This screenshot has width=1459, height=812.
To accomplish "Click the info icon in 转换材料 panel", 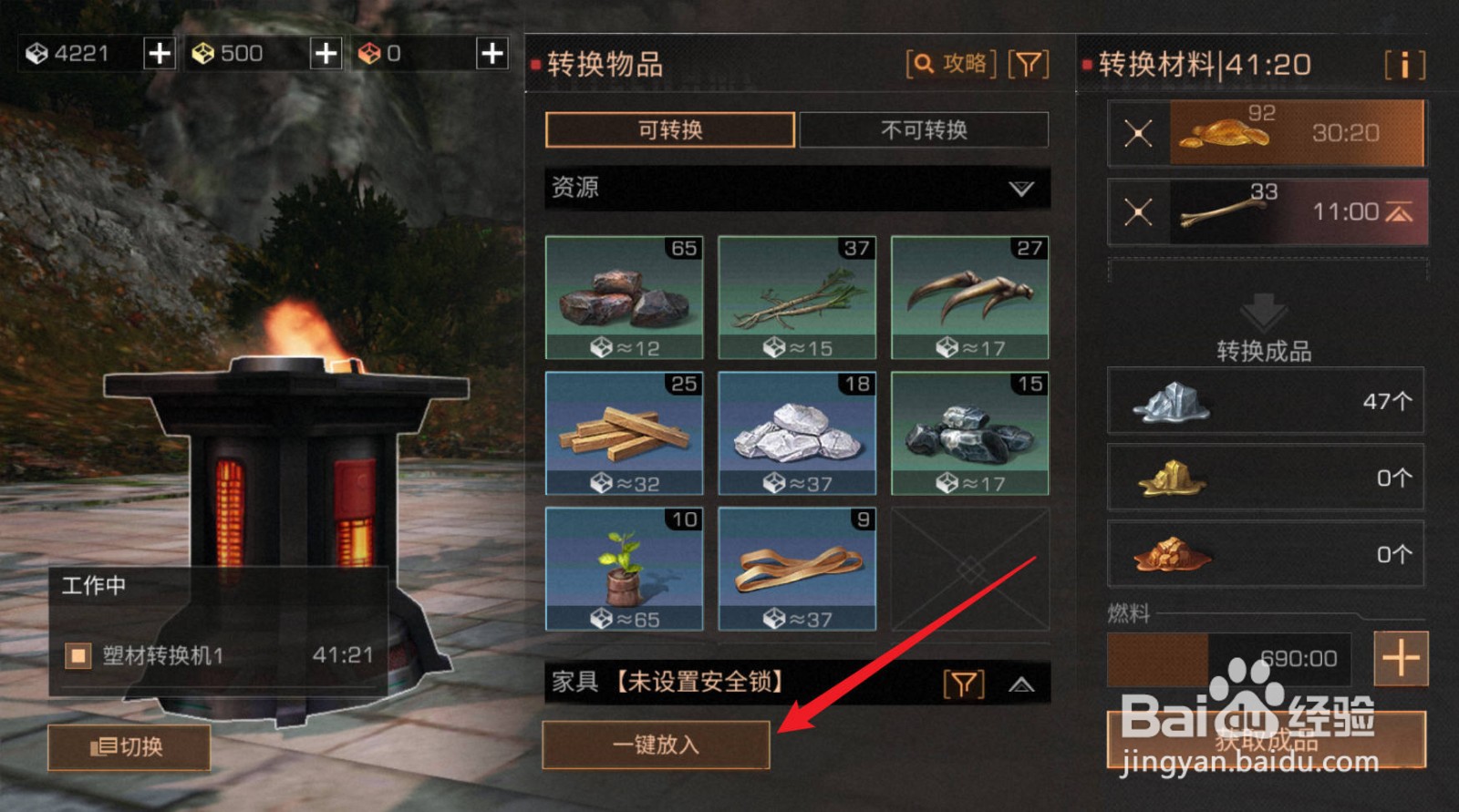I will pyautogui.click(x=1405, y=64).
